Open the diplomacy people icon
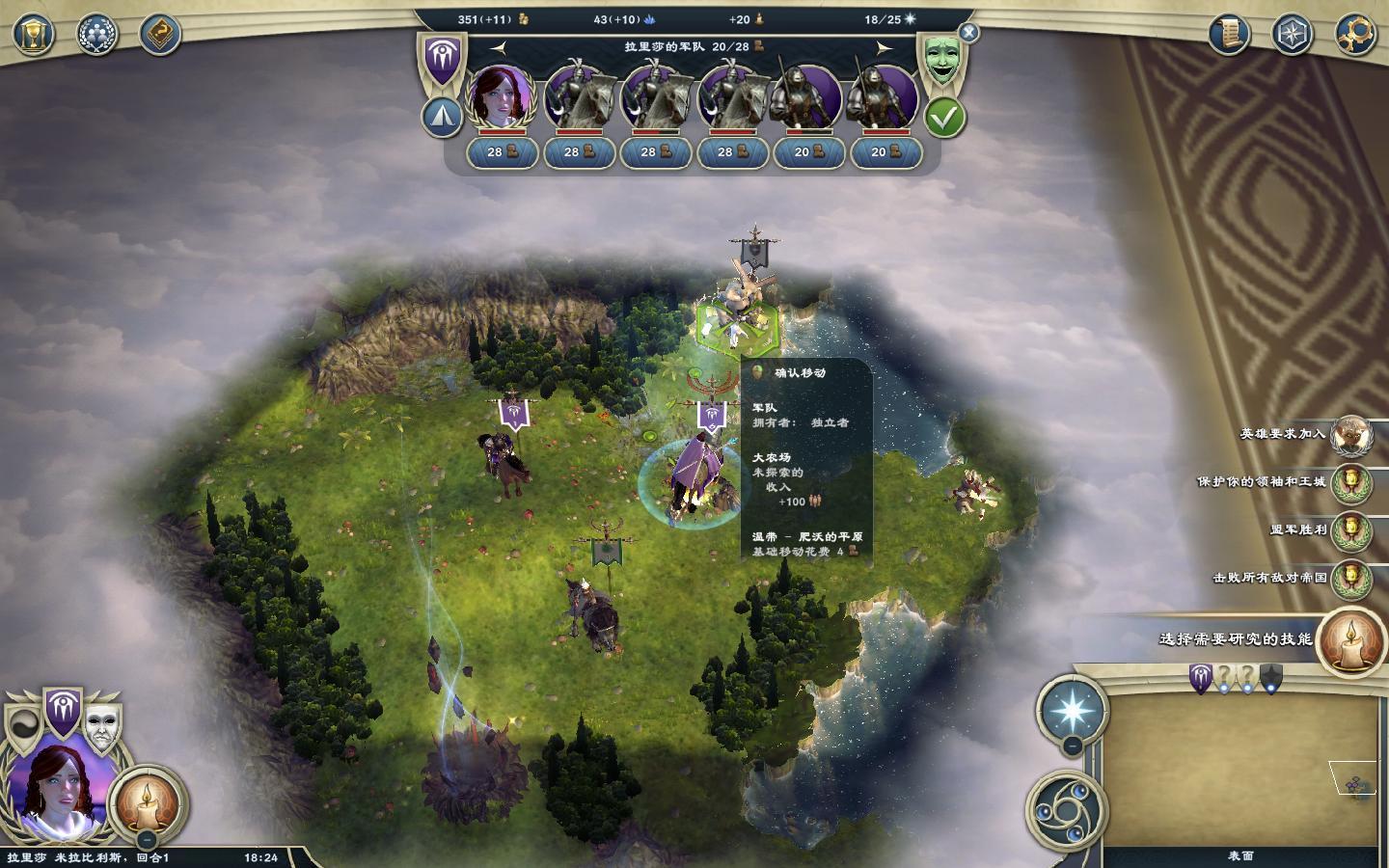Screen dimensions: 1389x868 [x=96, y=35]
